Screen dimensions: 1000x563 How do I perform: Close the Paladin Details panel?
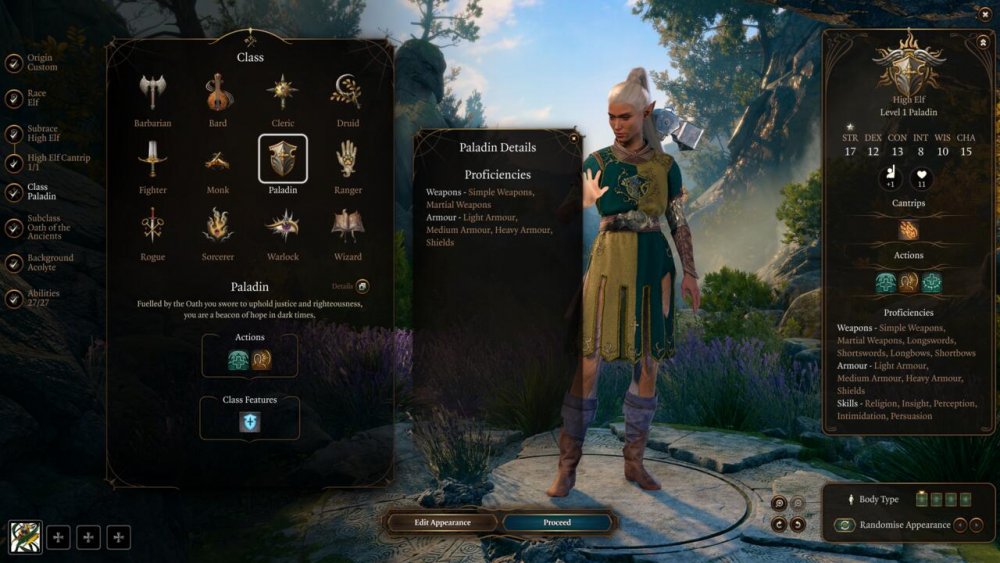click(x=574, y=139)
